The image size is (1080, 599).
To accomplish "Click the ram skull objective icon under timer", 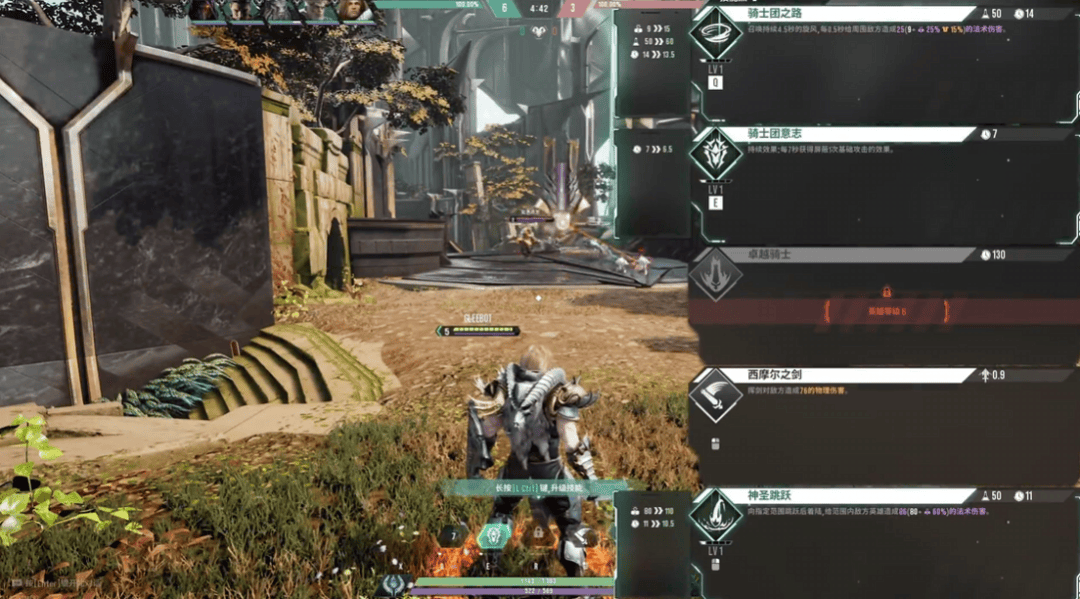I will point(539,31).
